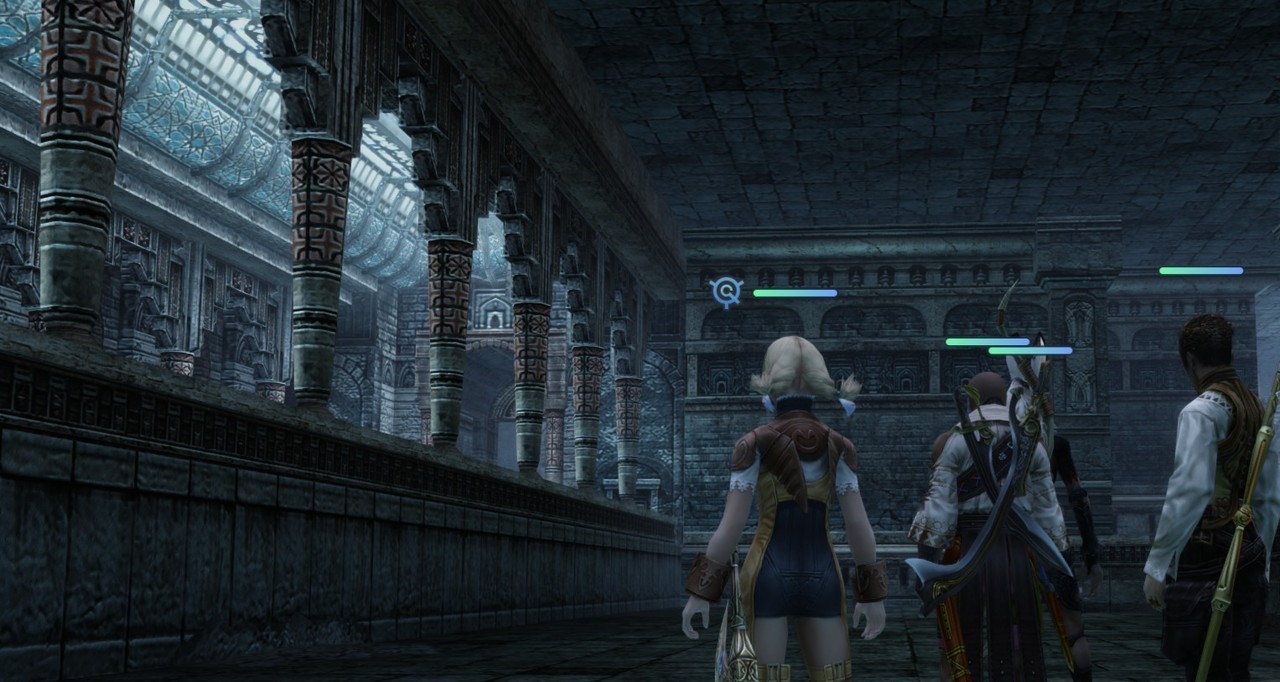Image resolution: width=1280 pixels, height=682 pixels.
Task: Click the party leader marker icon
Action: click(727, 292)
